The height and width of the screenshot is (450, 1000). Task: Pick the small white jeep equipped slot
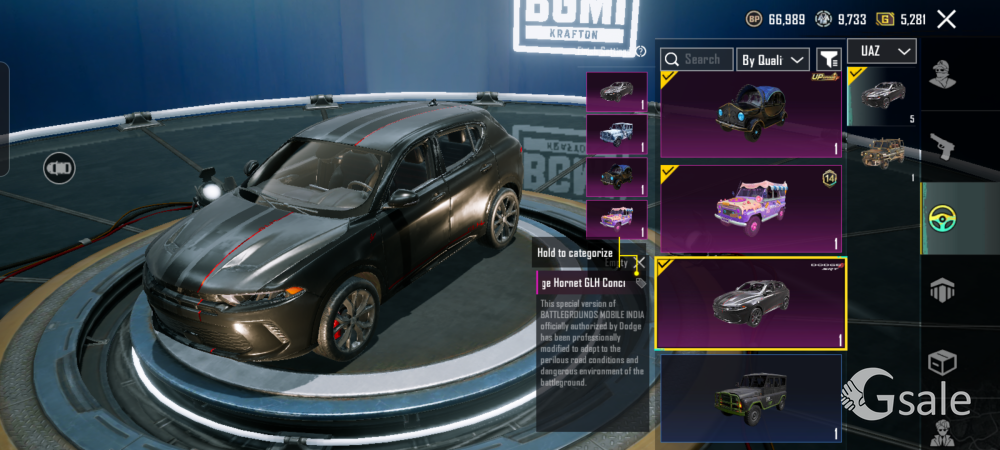pyautogui.click(x=616, y=133)
